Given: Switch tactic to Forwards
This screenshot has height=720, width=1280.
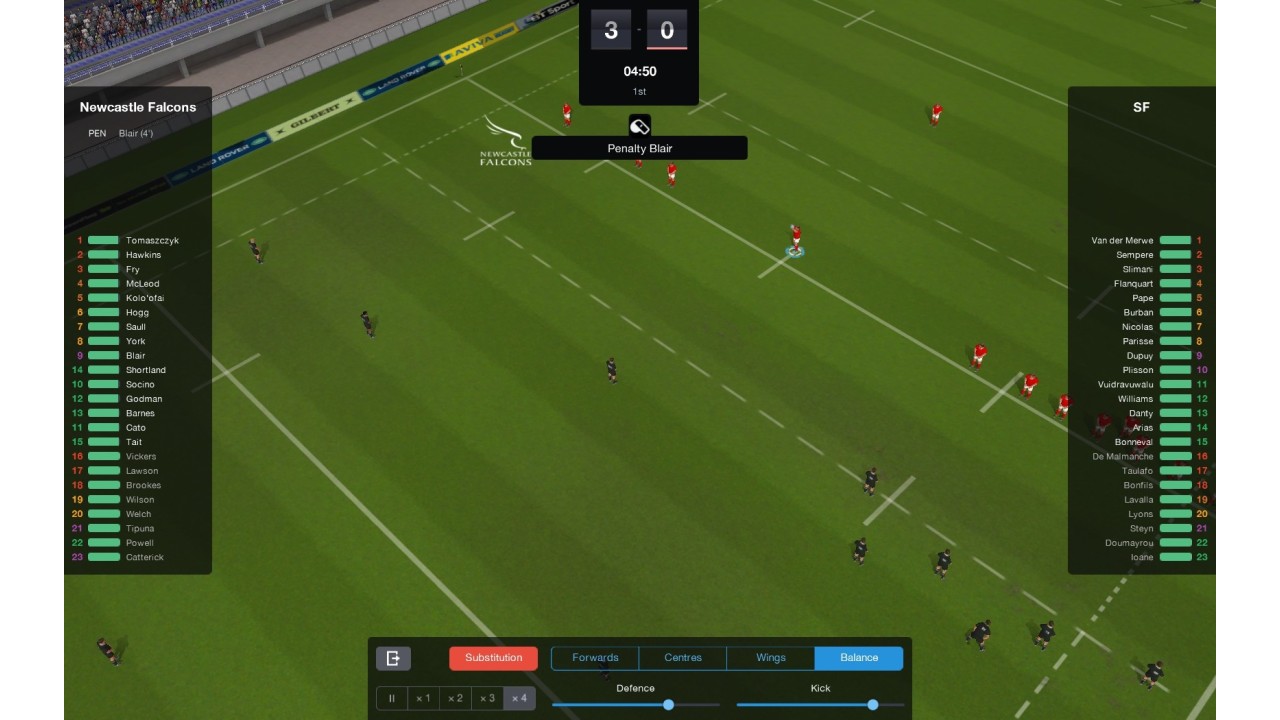Looking at the screenshot, I should click(x=595, y=658).
